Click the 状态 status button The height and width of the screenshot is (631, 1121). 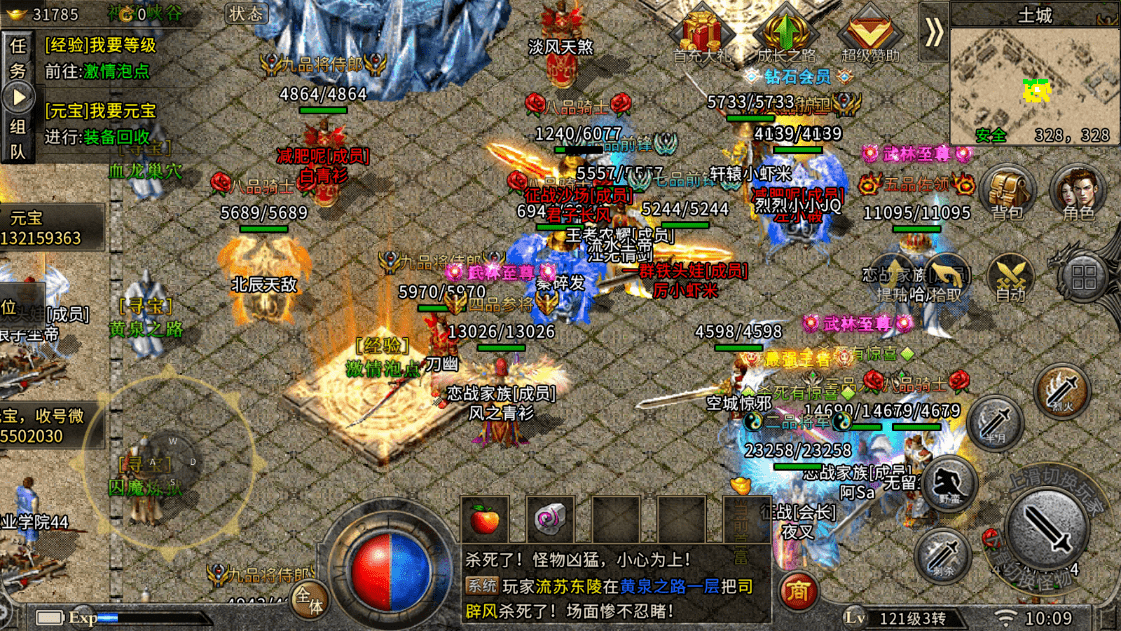coord(245,14)
